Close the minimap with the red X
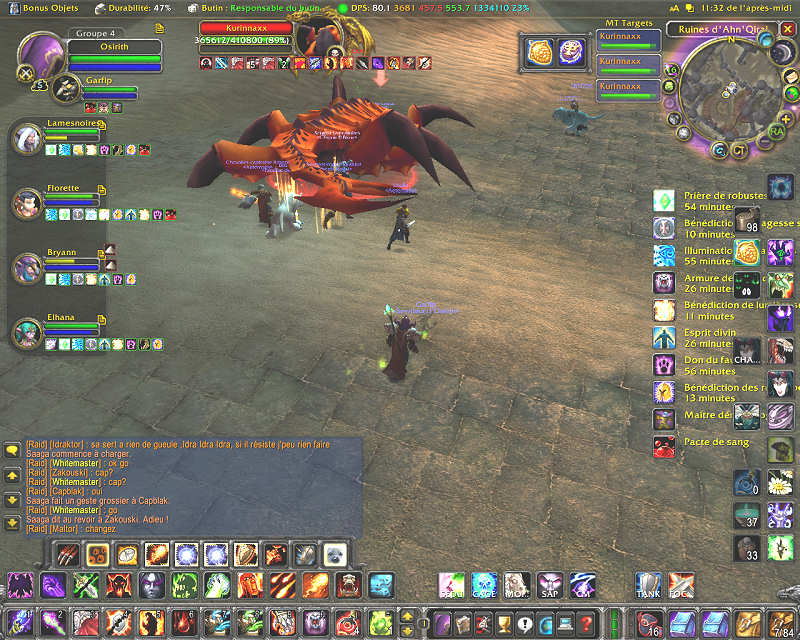This screenshot has height=640, width=800. coord(789,30)
